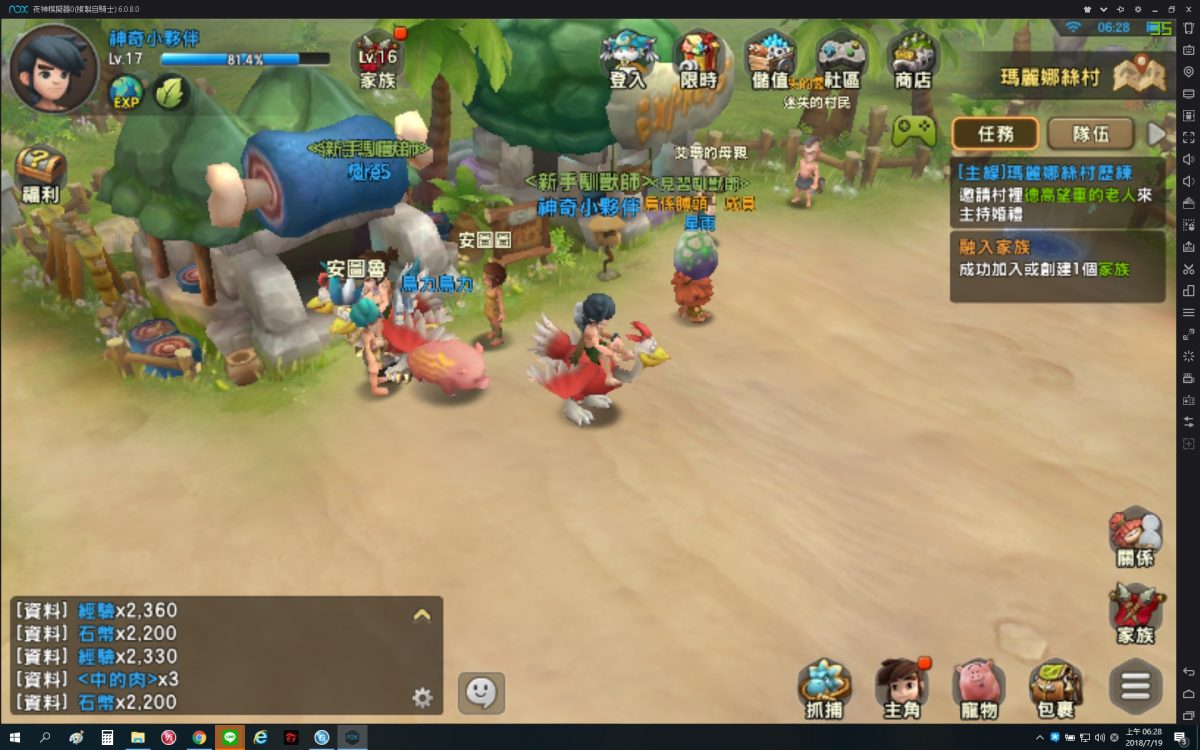Open the 包裹 inventory bag
The image size is (1200, 750).
pyautogui.click(x=1056, y=689)
